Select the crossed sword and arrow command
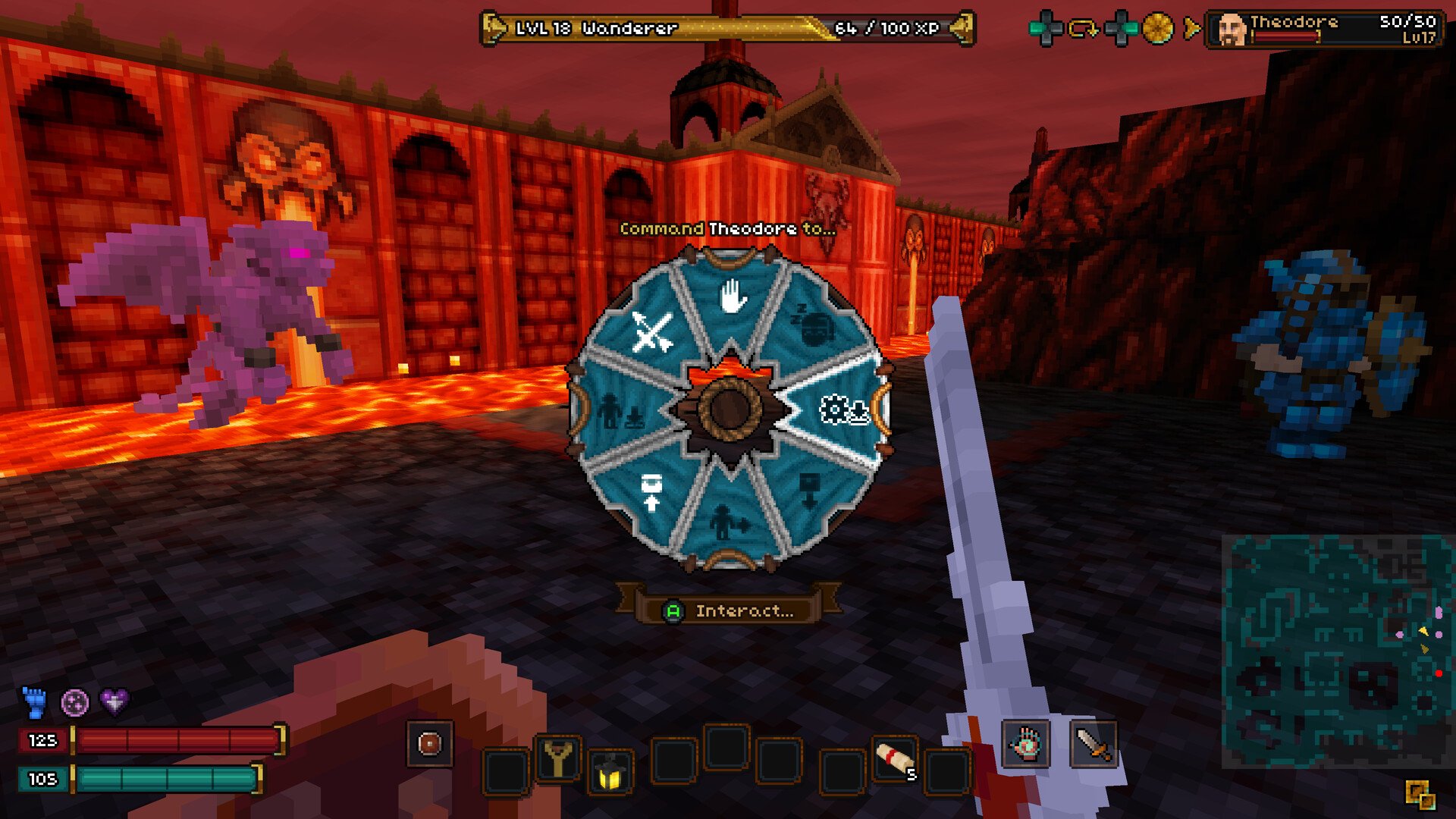Viewport: 1456px width, 819px height. click(651, 332)
